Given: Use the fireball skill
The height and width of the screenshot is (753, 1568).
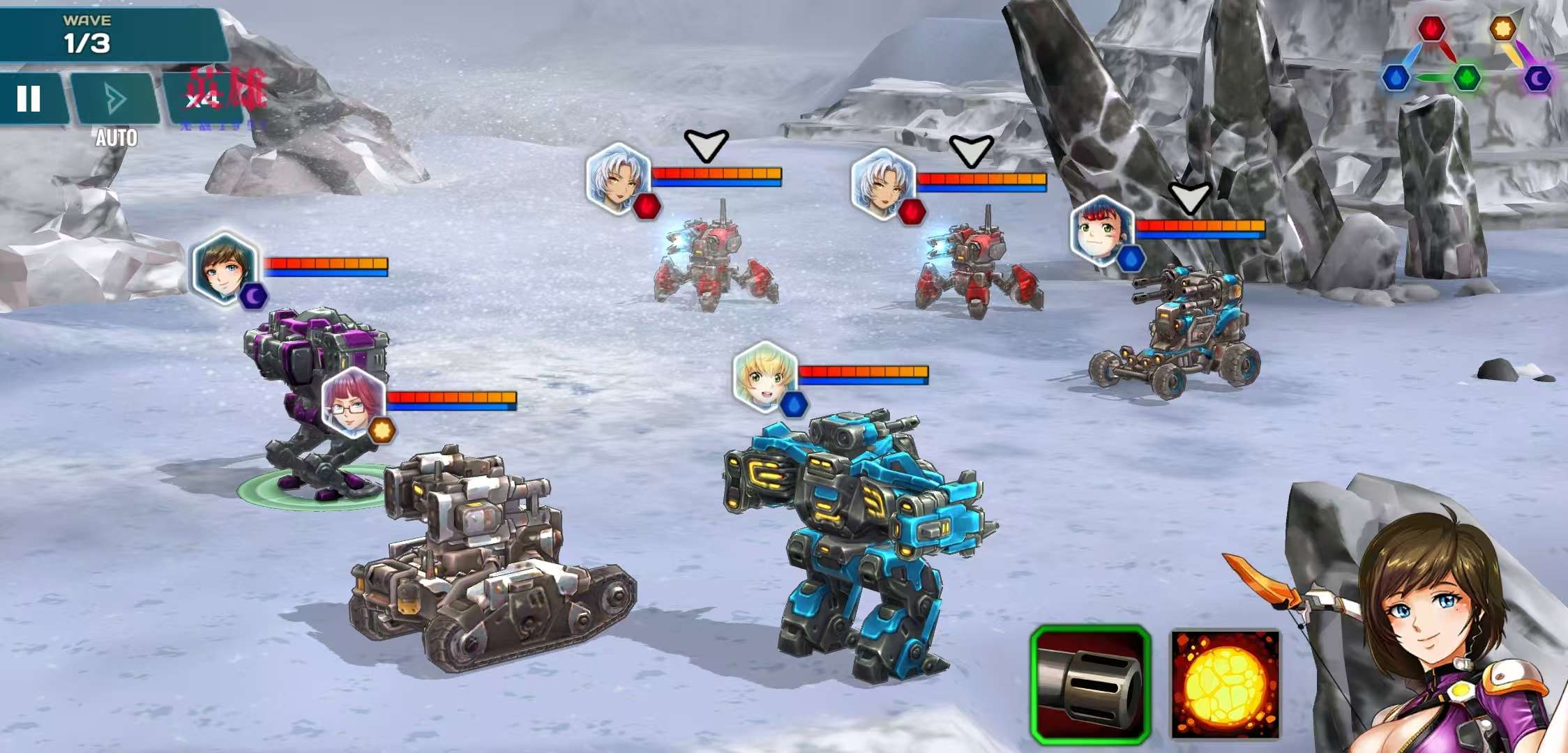Looking at the screenshot, I should click(1225, 685).
